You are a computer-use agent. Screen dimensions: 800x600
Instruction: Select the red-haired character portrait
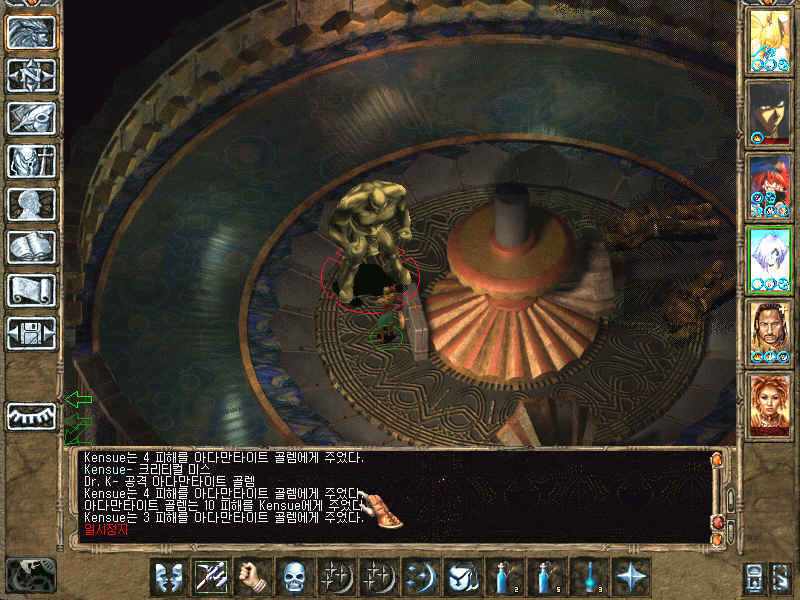pos(769,186)
